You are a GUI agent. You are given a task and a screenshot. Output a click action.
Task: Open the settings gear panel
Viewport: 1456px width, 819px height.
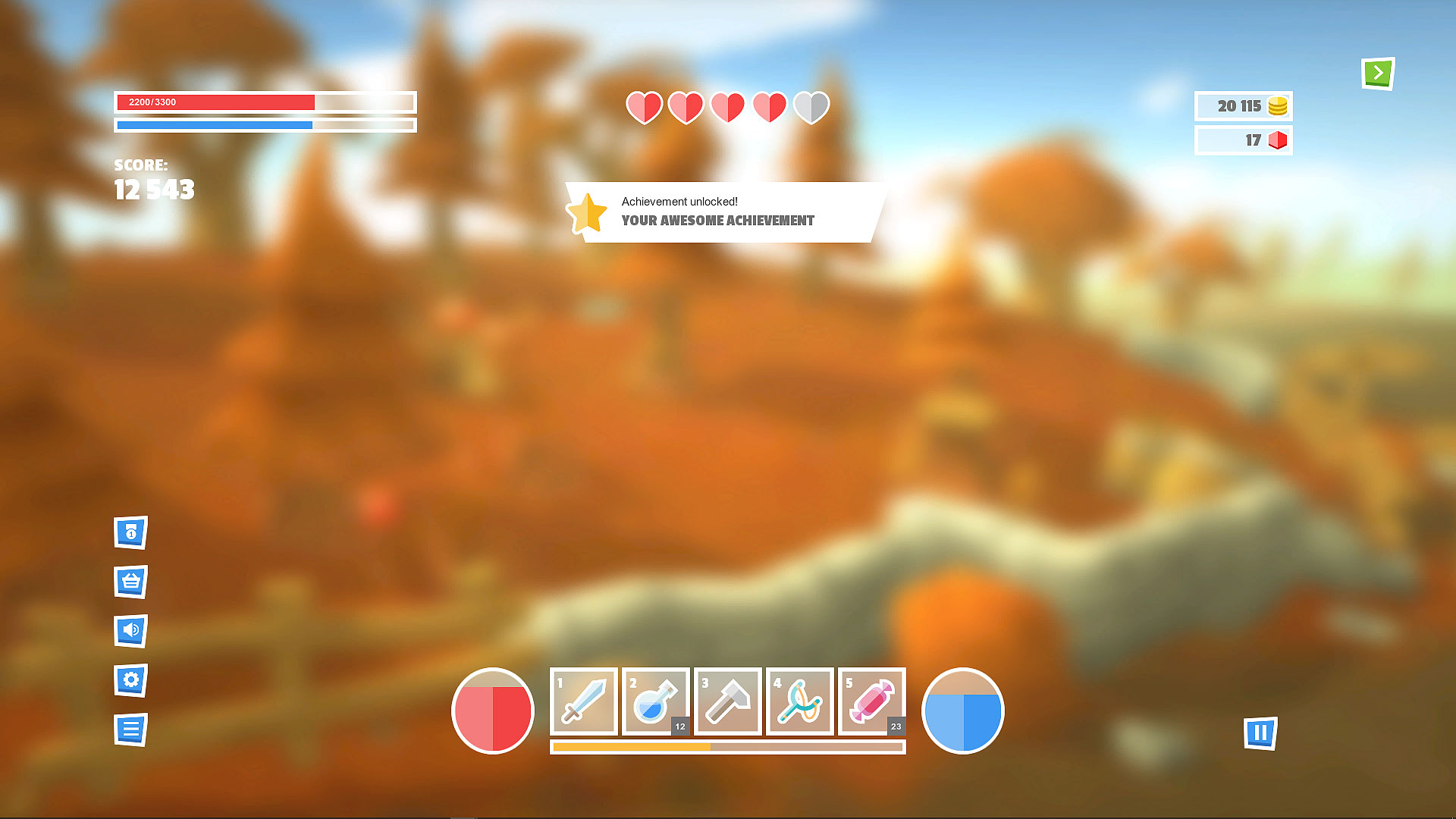[130, 681]
